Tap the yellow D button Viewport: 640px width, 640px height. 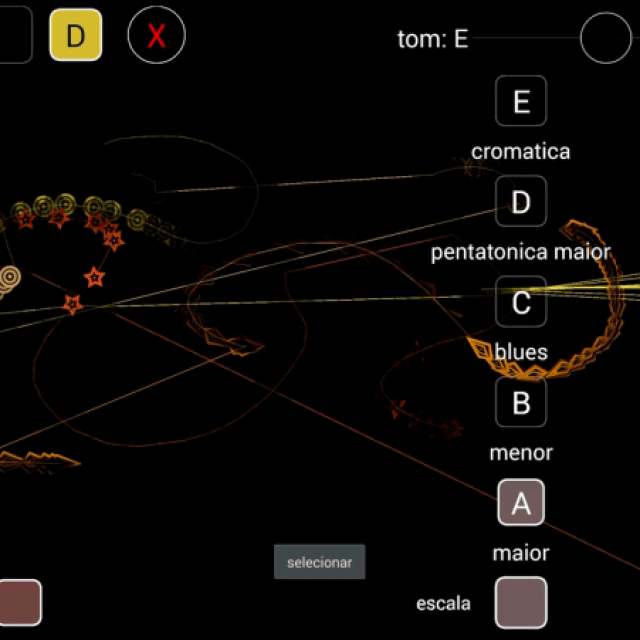coord(76,36)
